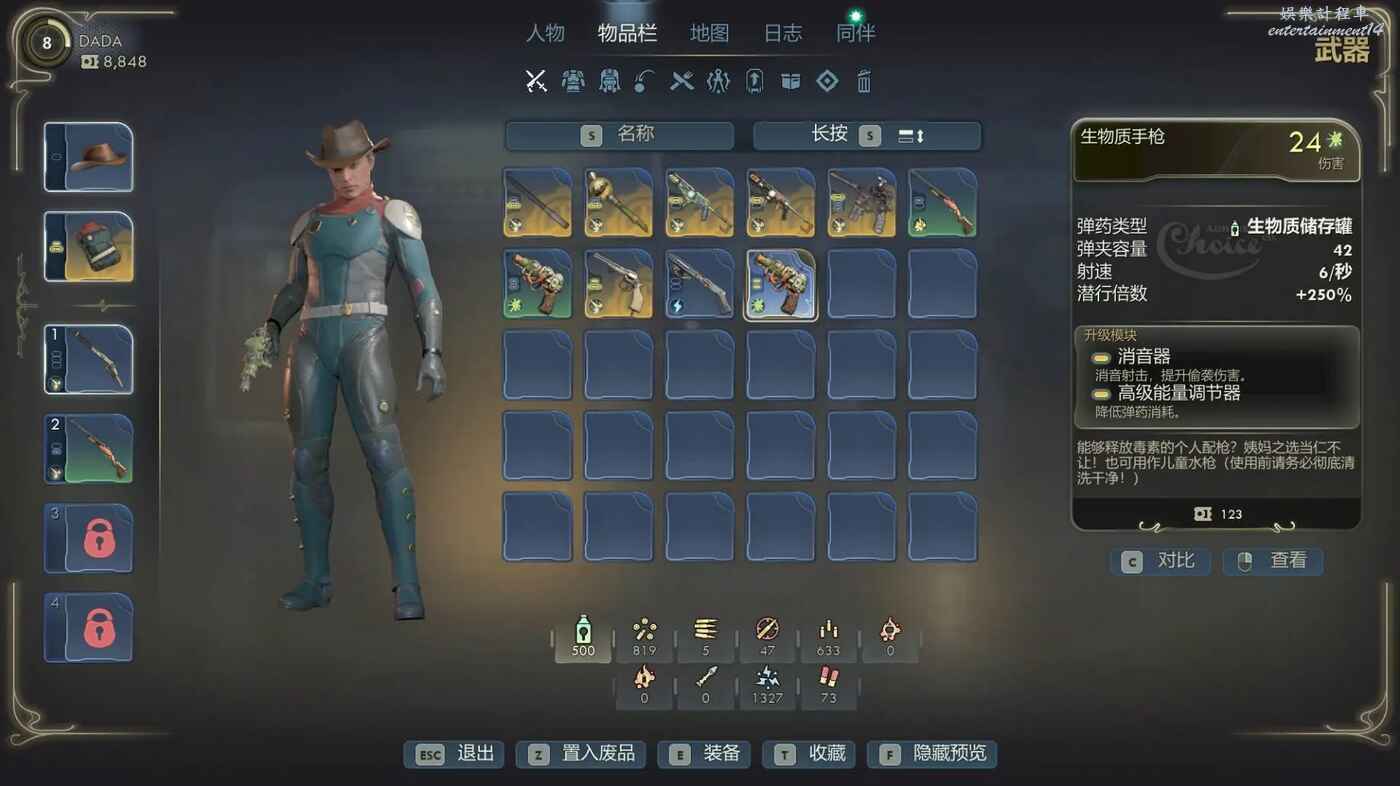Switch to the 人物 tab
1400x786 pixels.
point(546,33)
